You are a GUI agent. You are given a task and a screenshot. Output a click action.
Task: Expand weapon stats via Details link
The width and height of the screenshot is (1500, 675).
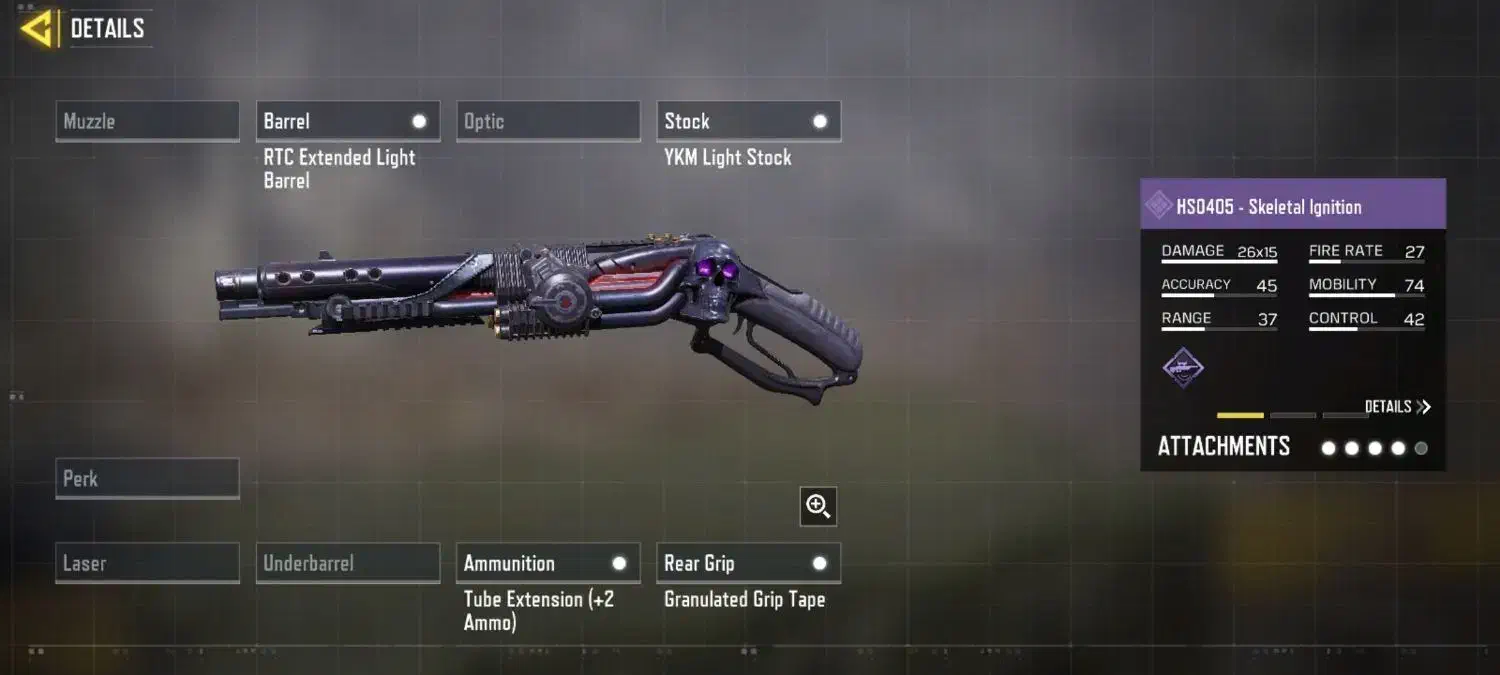tap(1397, 407)
